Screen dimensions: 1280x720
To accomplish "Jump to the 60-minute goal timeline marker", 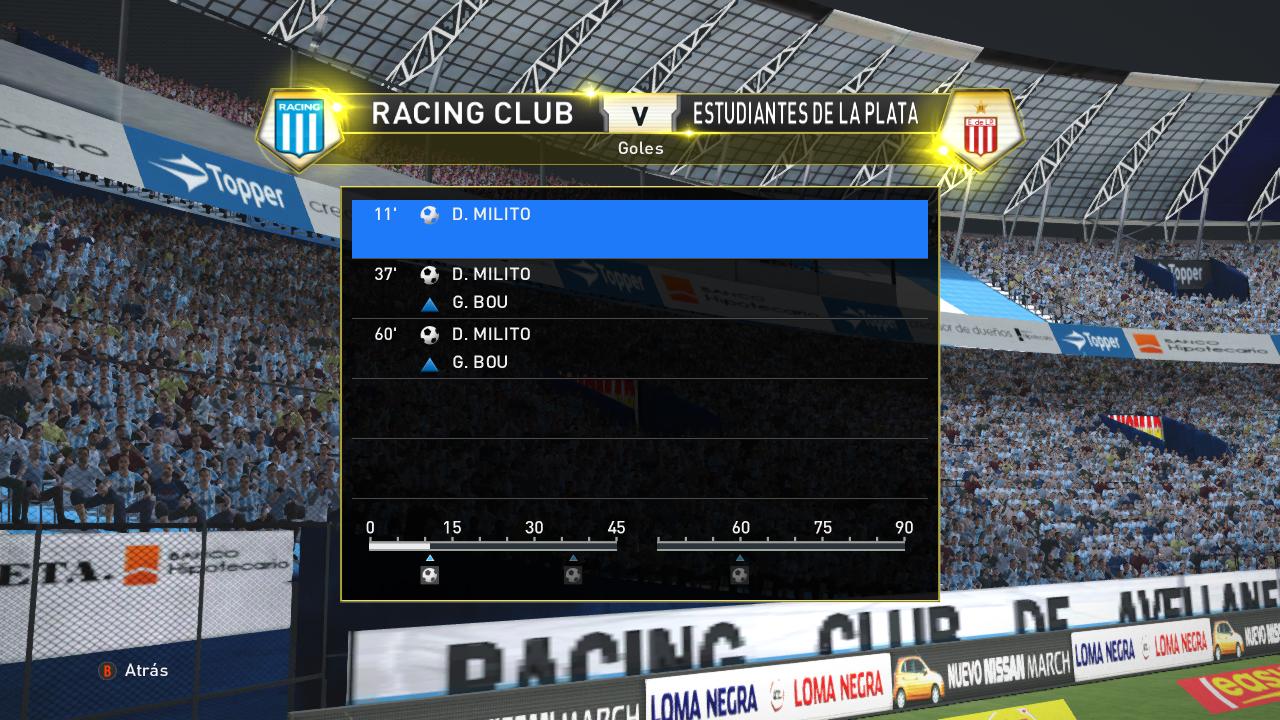I will coord(740,575).
